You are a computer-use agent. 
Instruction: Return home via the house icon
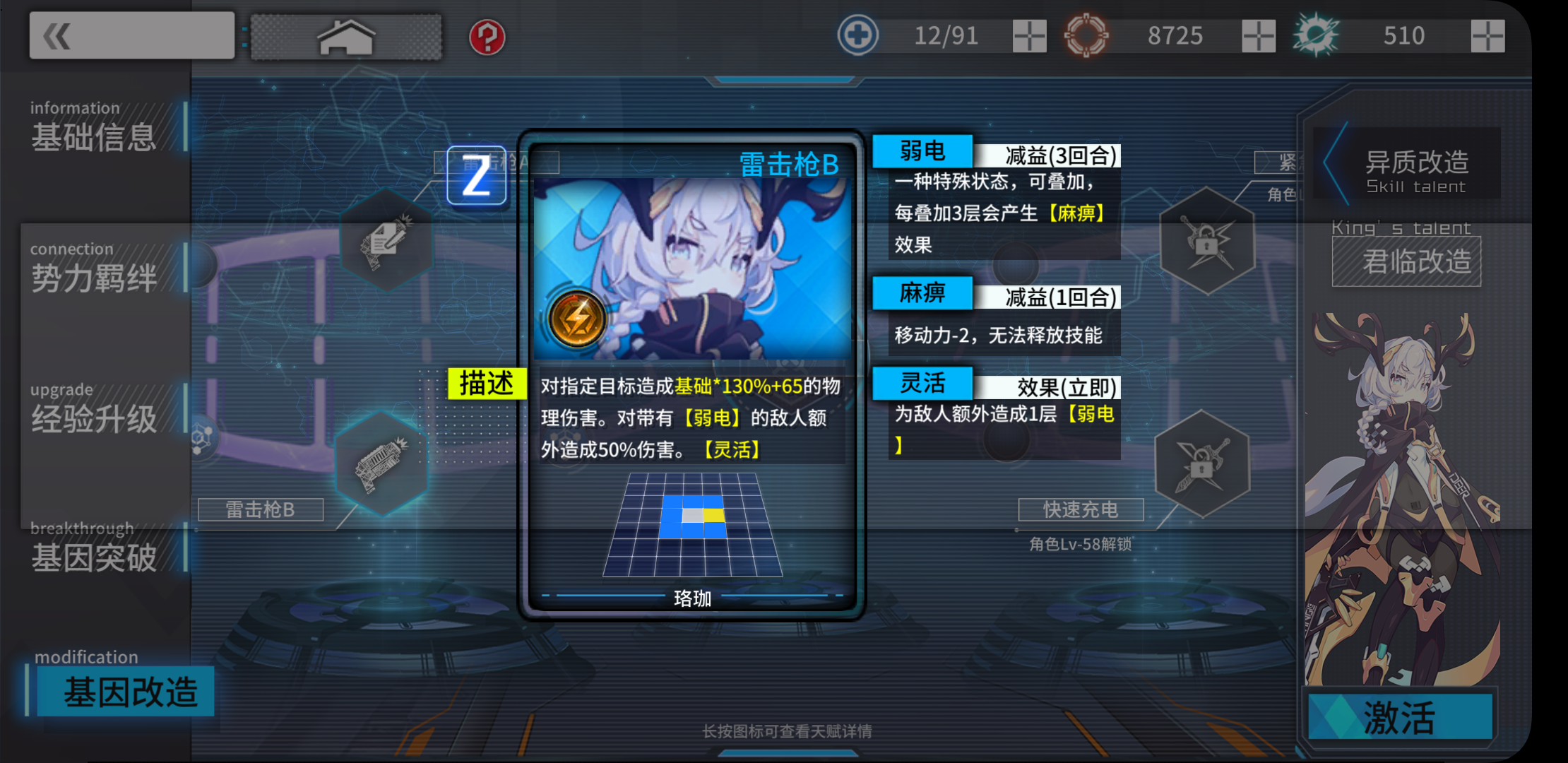(345, 37)
